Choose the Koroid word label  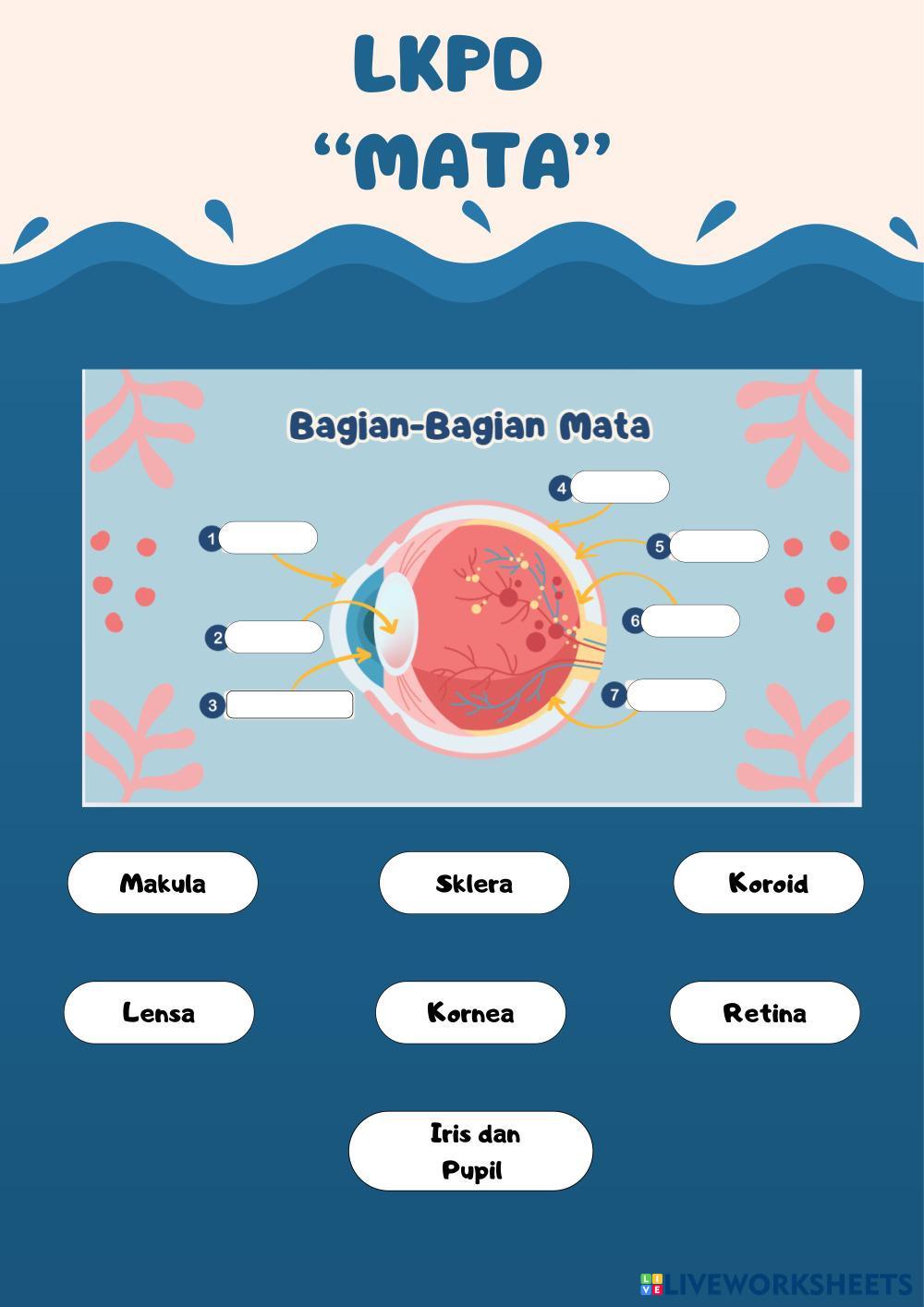[x=768, y=883]
